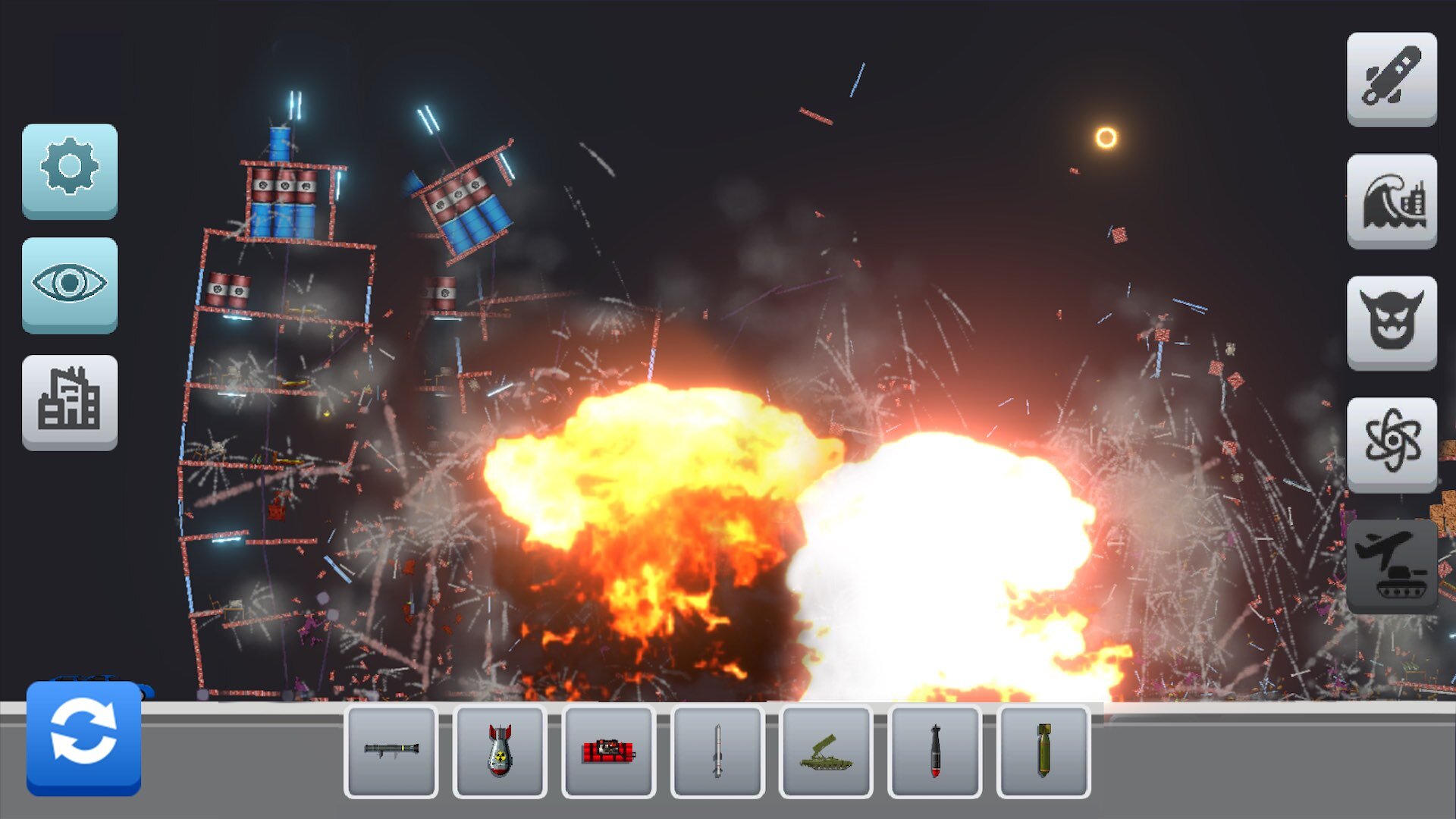The image size is (1456, 819).
Task: Switch to the atom physics category
Action: 1392,444
